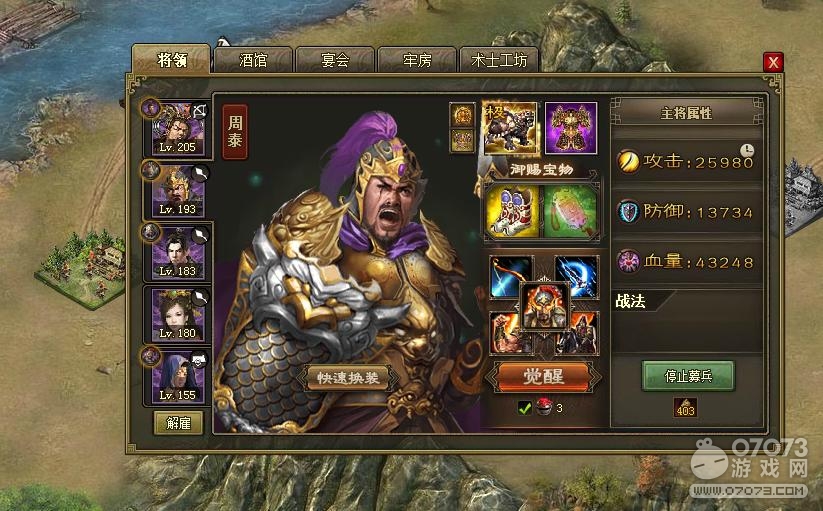Select the Lv. 205 general portrait
The width and height of the screenshot is (823, 511).
point(177,127)
